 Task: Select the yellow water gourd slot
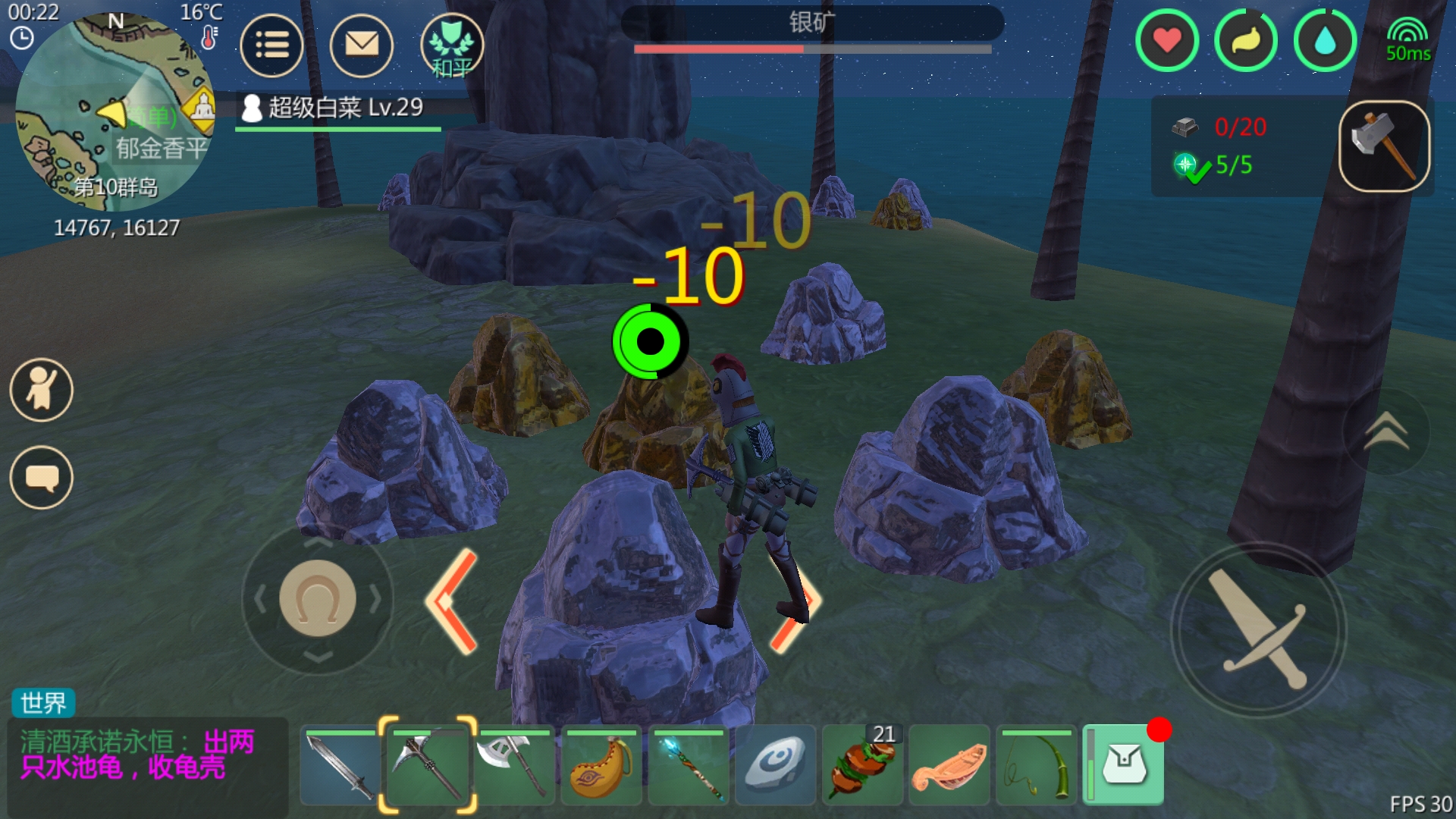point(601,766)
